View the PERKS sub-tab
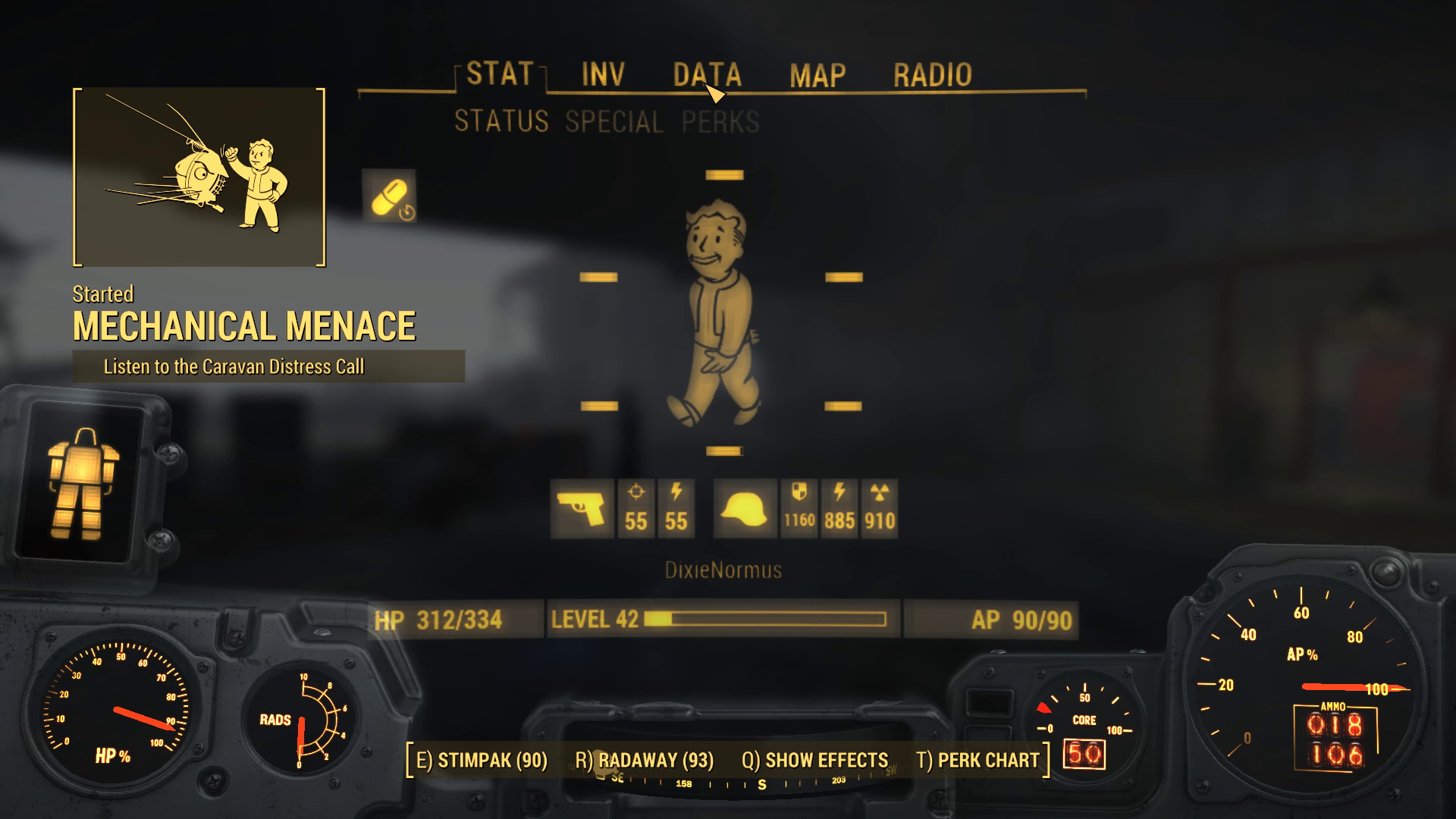 point(720,122)
